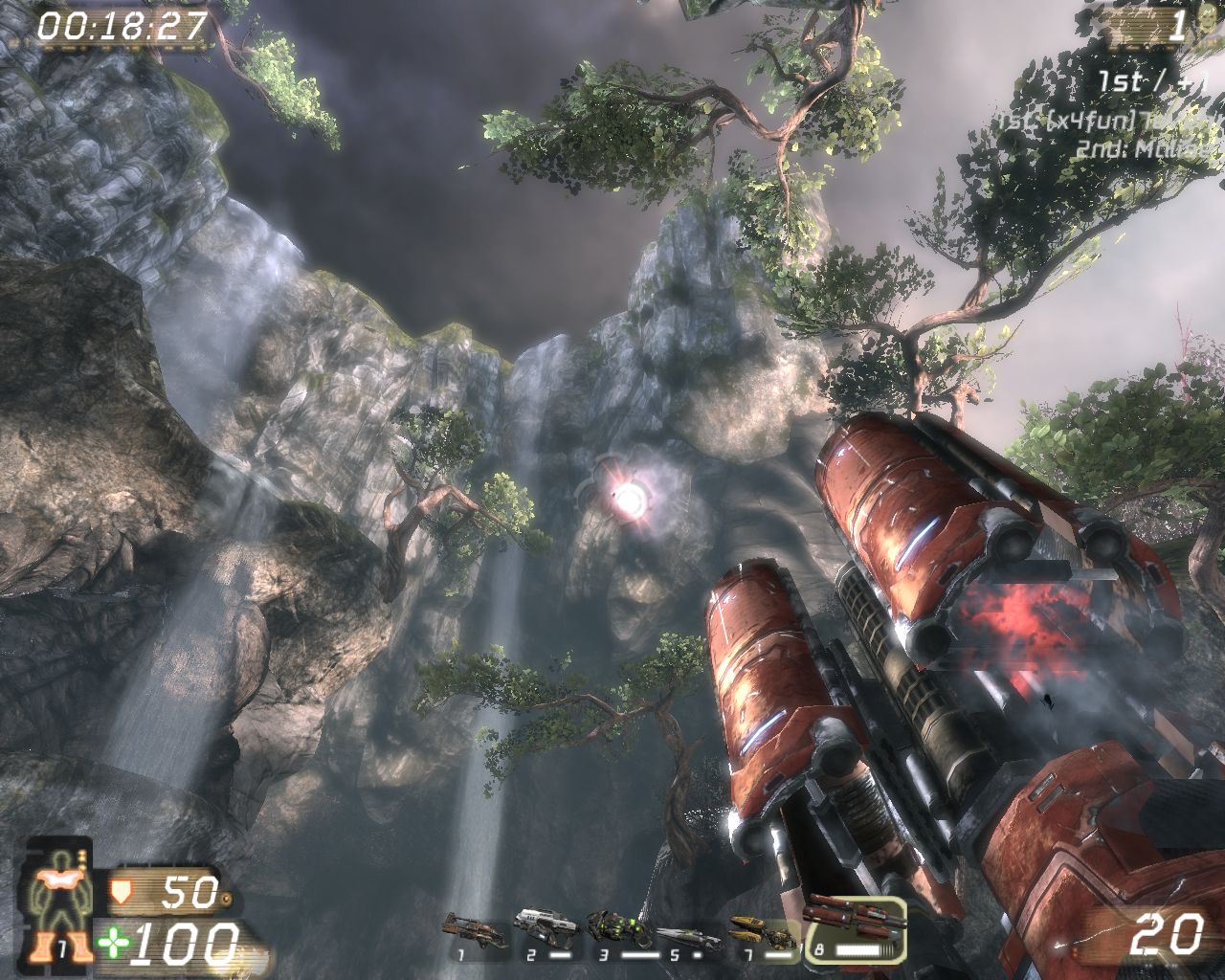Click the highlighted Rocket Launcher slot 8
The image size is (1225, 980).
855,925
